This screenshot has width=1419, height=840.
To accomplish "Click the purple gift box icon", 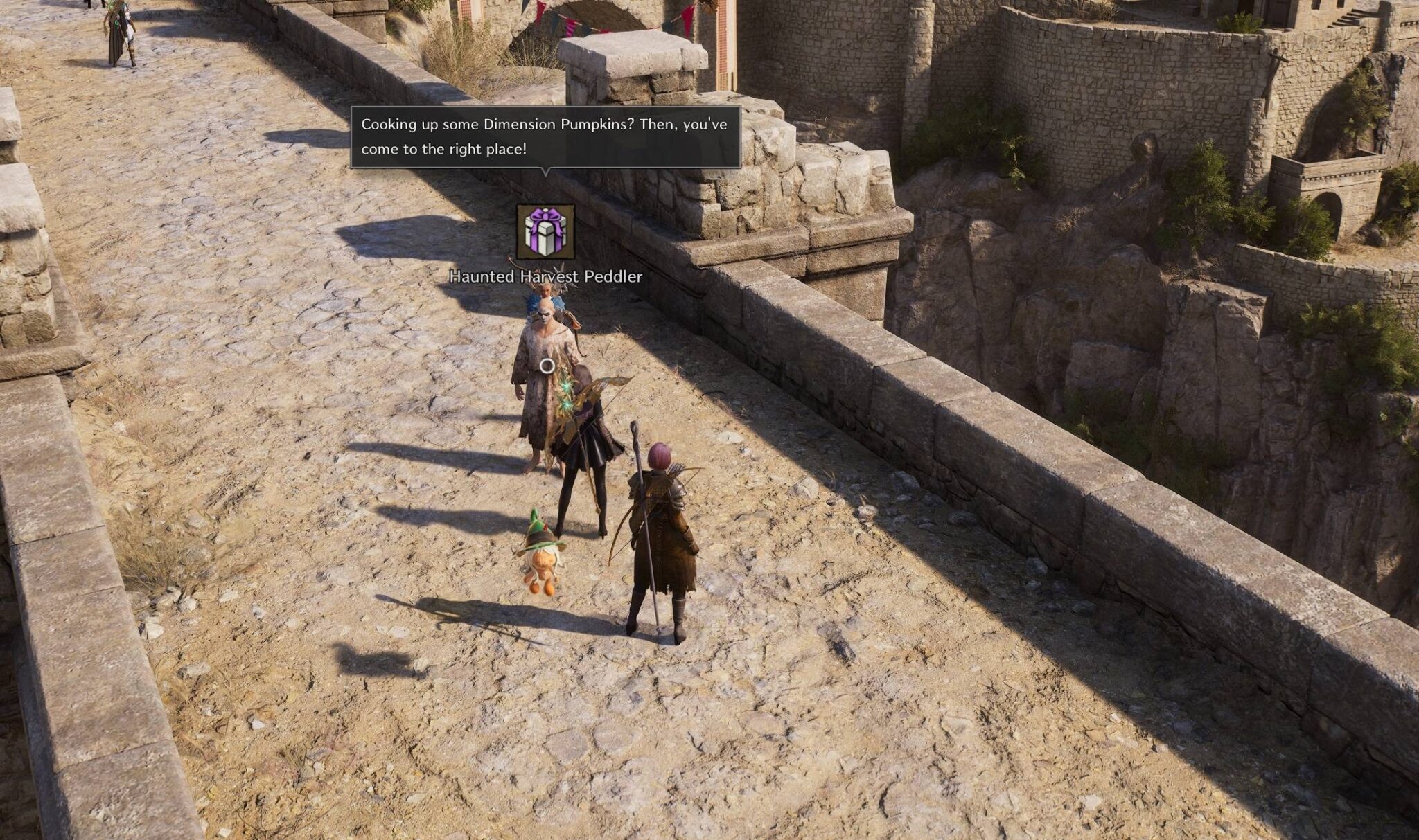I will click(545, 232).
